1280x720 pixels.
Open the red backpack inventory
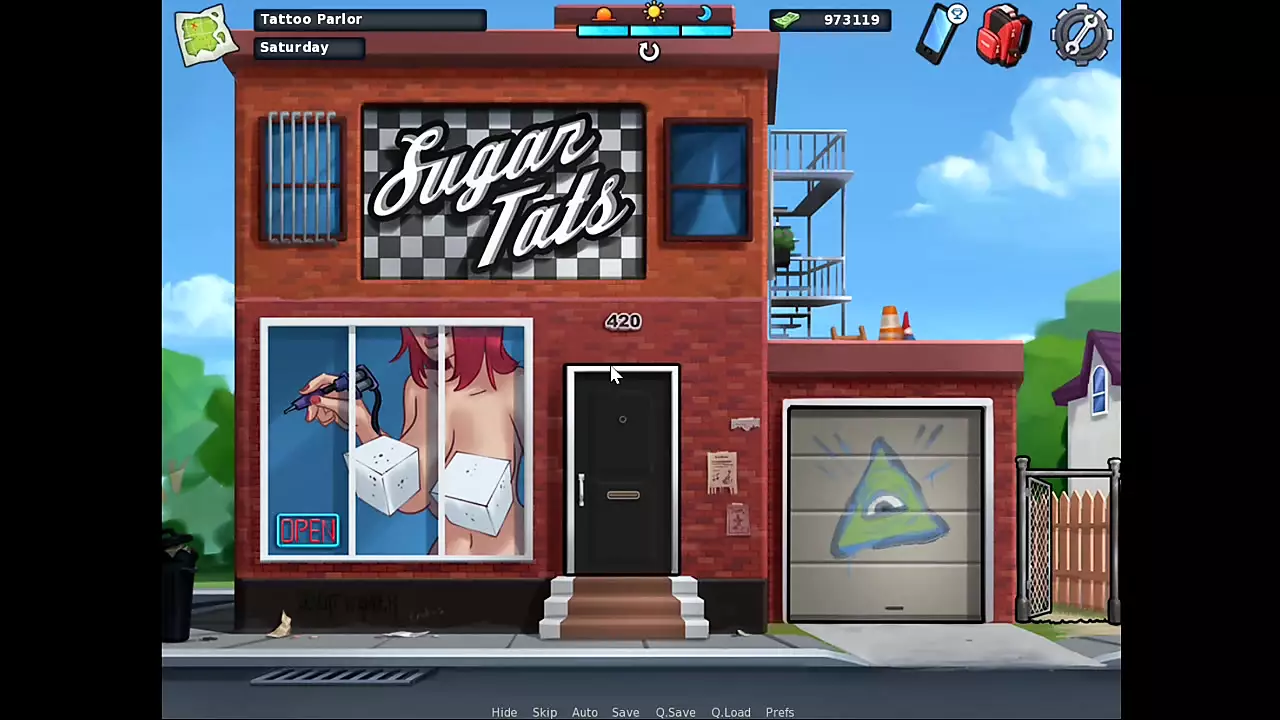point(1004,35)
